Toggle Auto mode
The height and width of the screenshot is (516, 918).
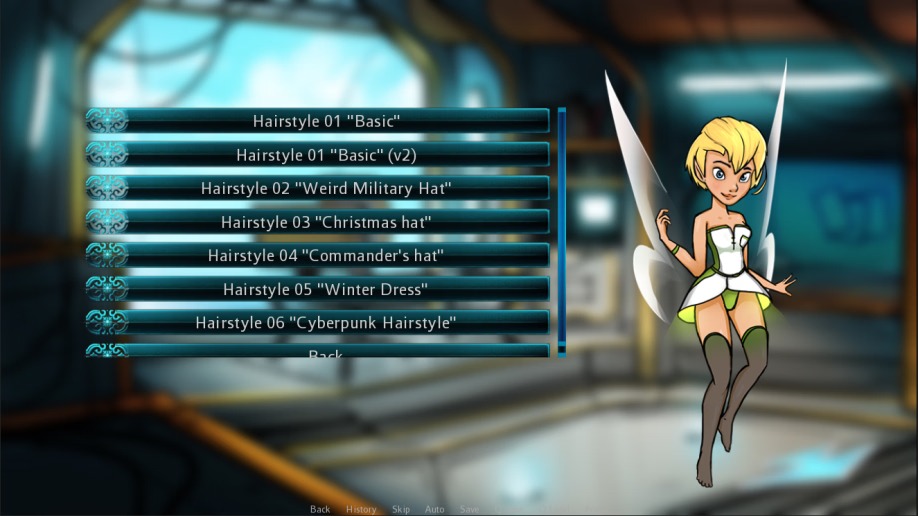click(434, 509)
